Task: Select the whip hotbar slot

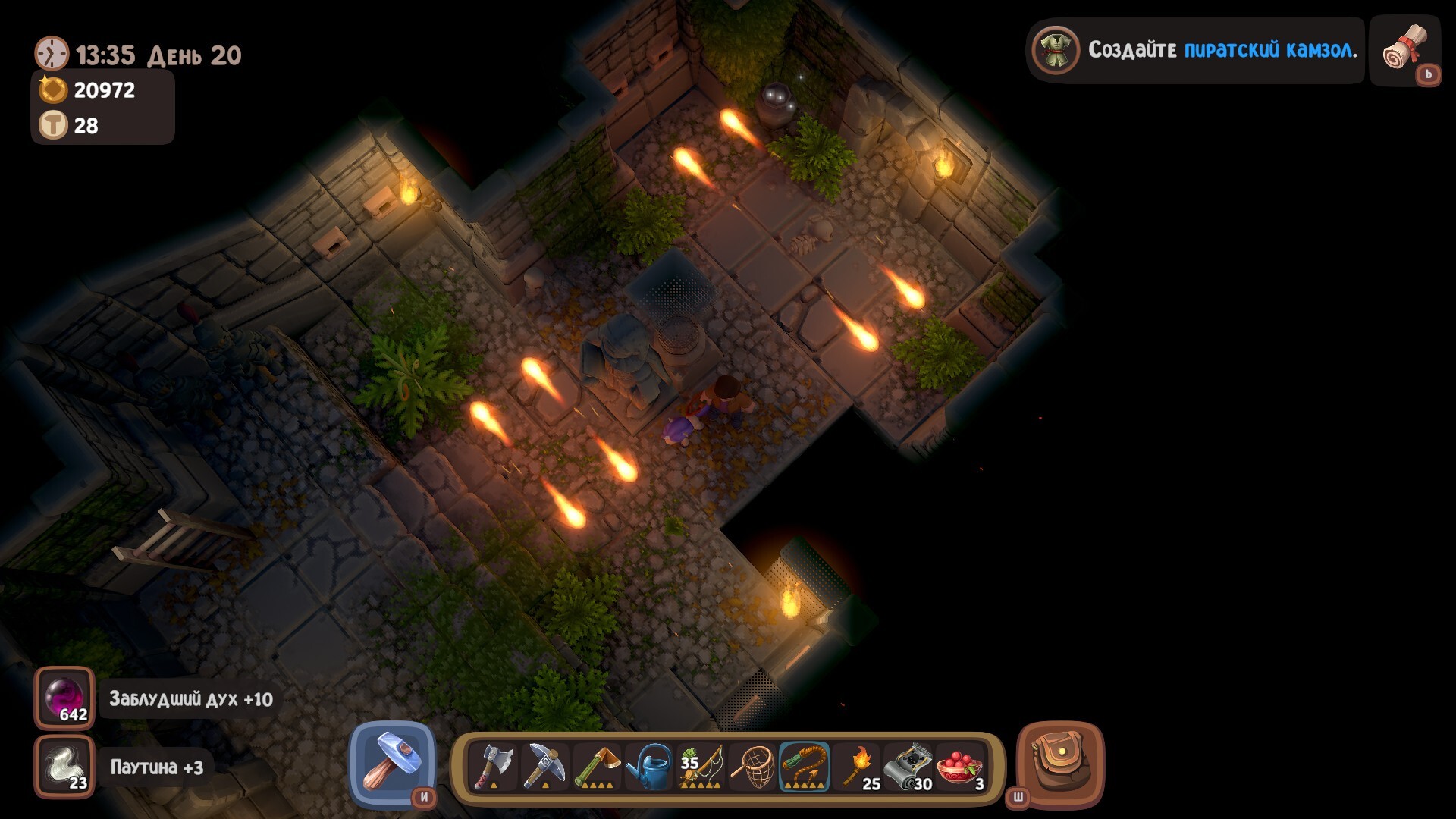Action: point(805,767)
